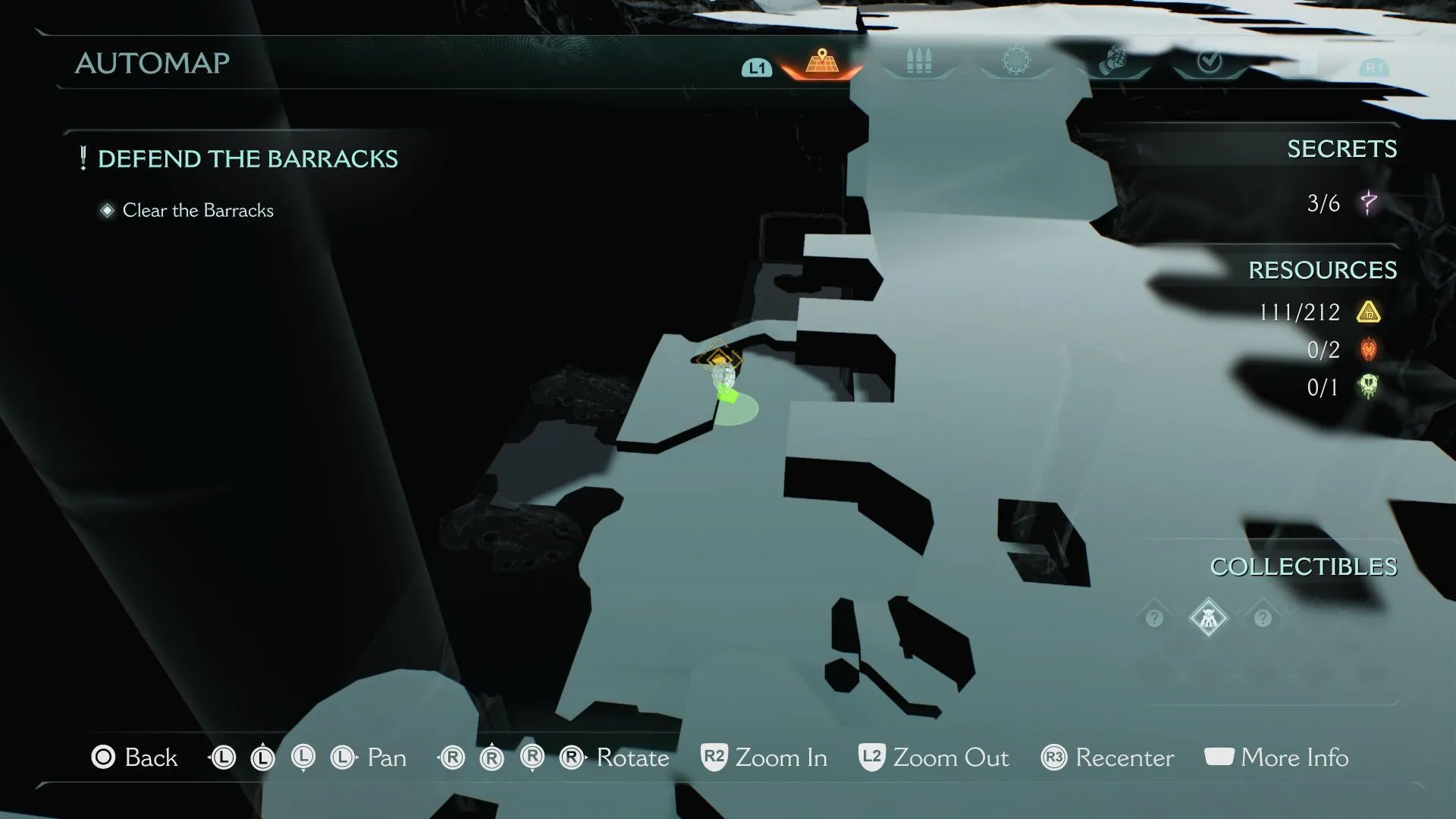The height and width of the screenshot is (819, 1456).
Task: Switch to the bullets weapons tab
Action: [x=918, y=62]
